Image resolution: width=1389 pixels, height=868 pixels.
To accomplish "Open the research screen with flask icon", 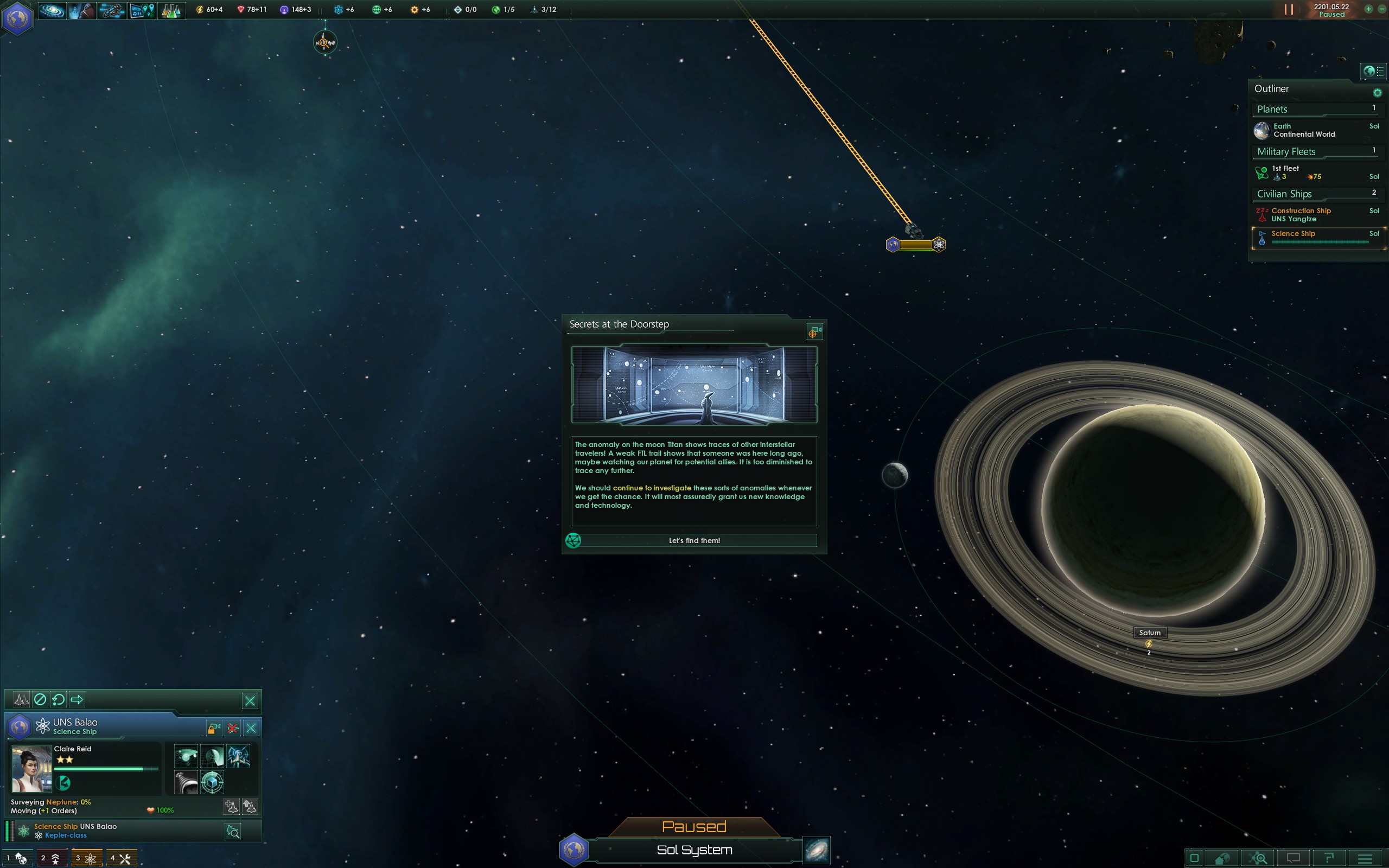I will click(x=170, y=10).
